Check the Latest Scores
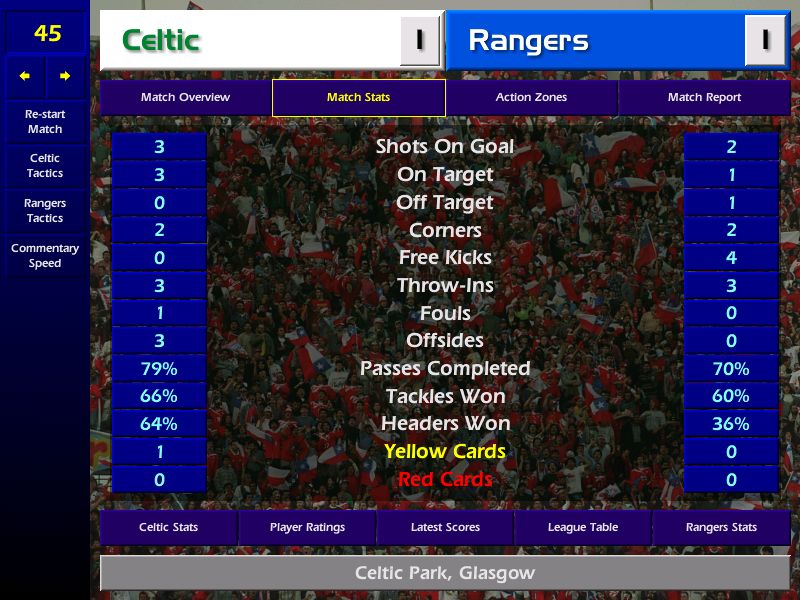 point(445,527)
